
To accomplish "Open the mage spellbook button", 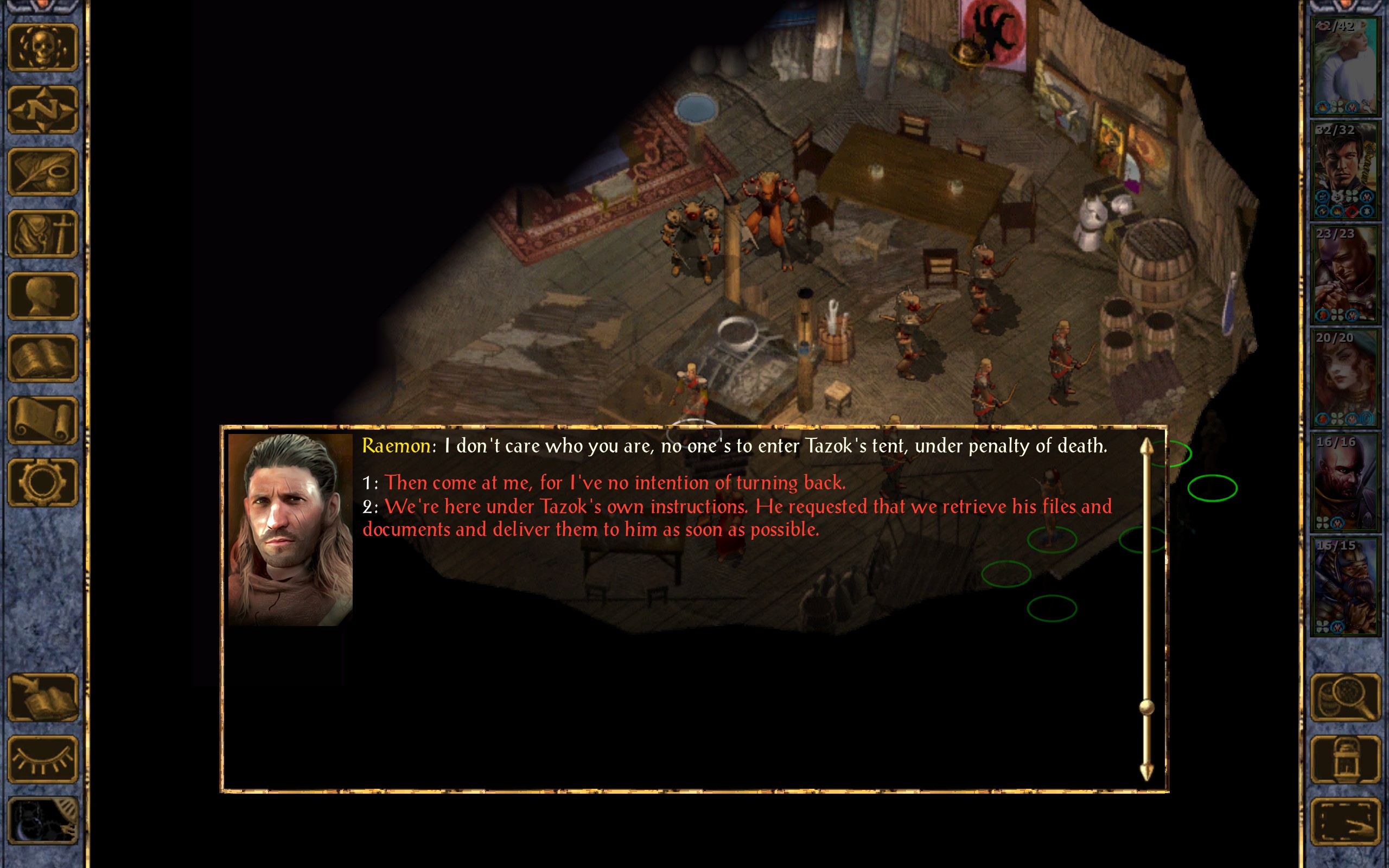I will click(x=42, y=358).
